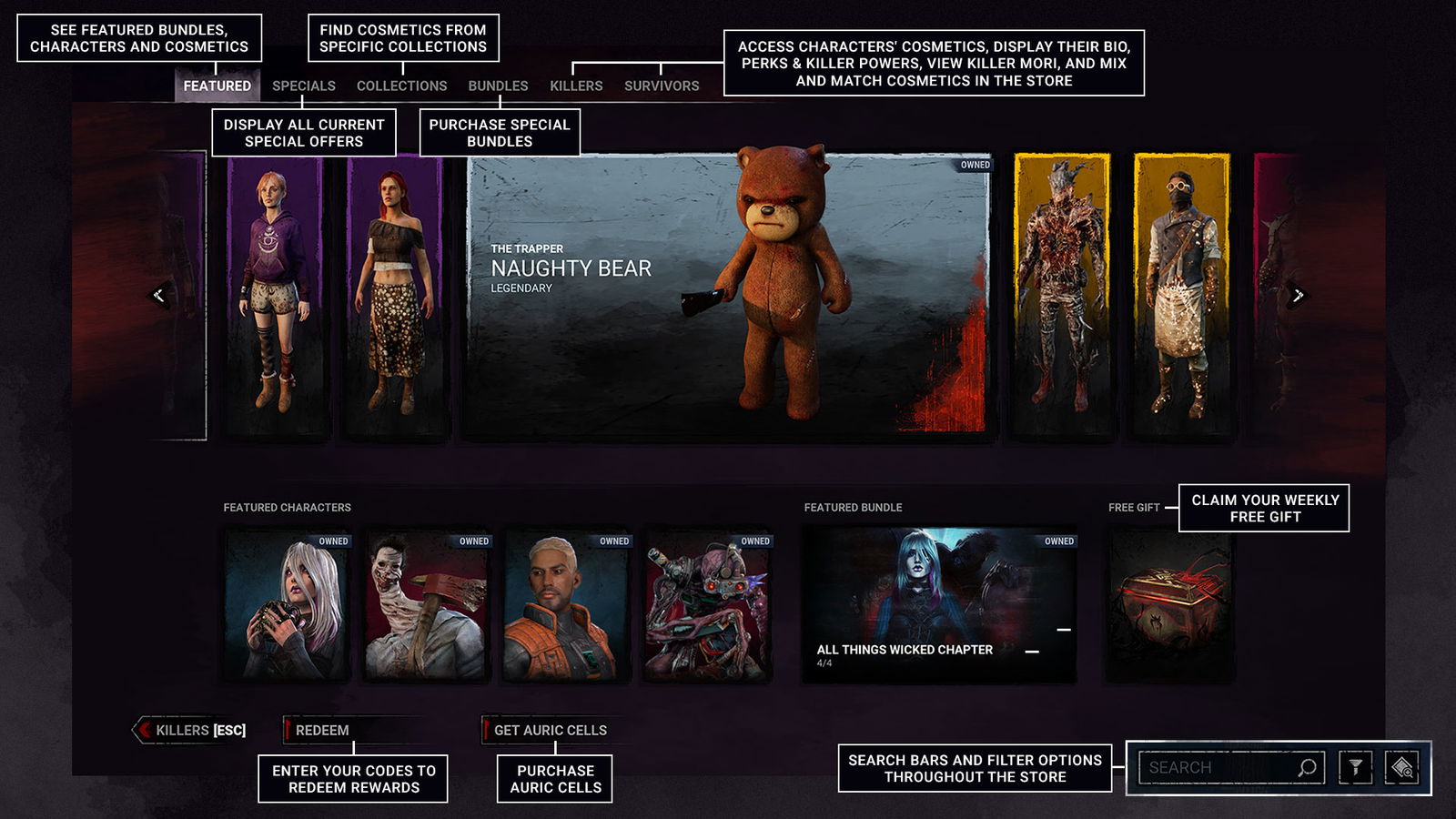Open the Redeem code button

[x=321, y=730]
